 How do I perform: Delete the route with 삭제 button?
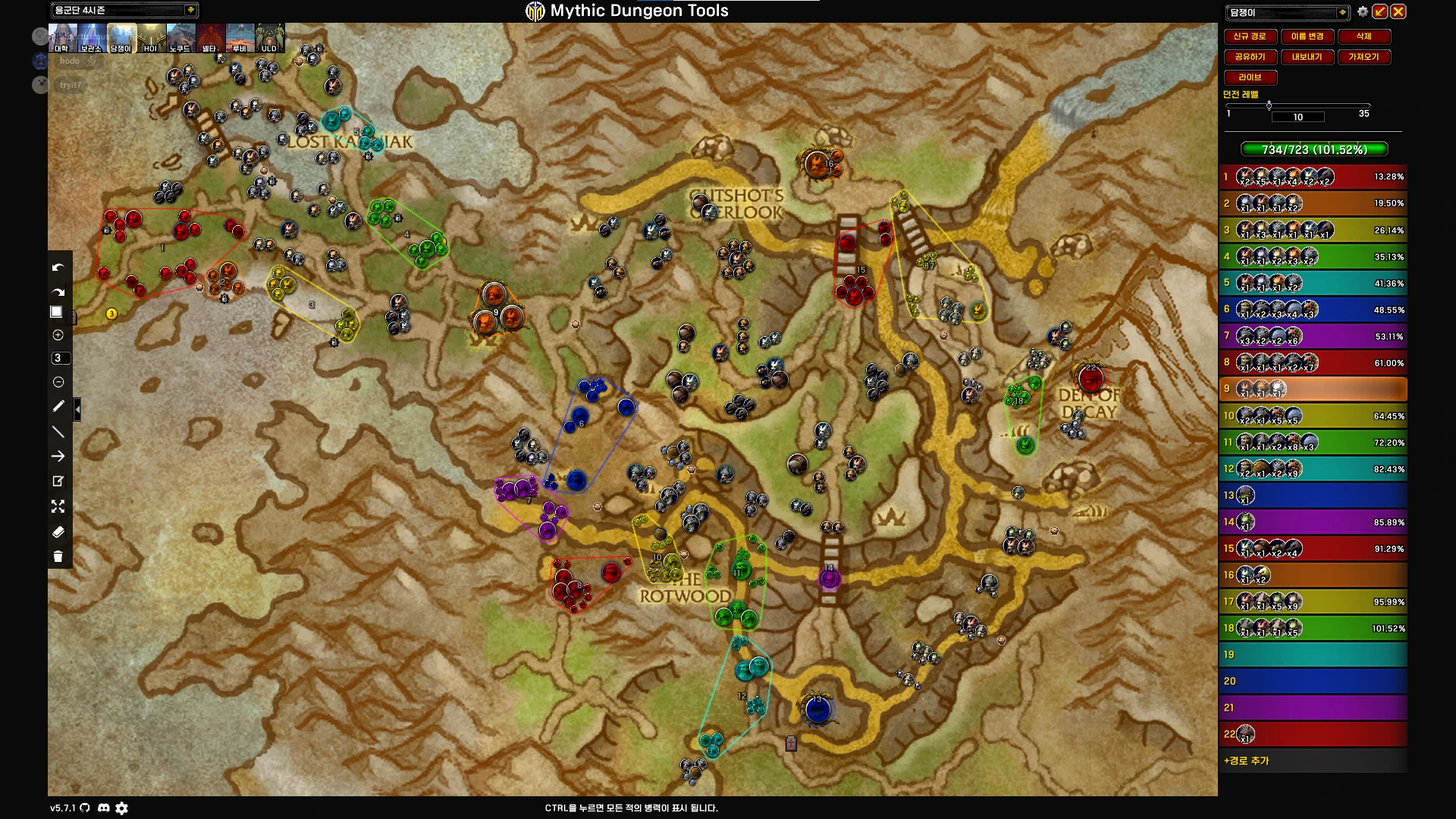pos(1363,36)
